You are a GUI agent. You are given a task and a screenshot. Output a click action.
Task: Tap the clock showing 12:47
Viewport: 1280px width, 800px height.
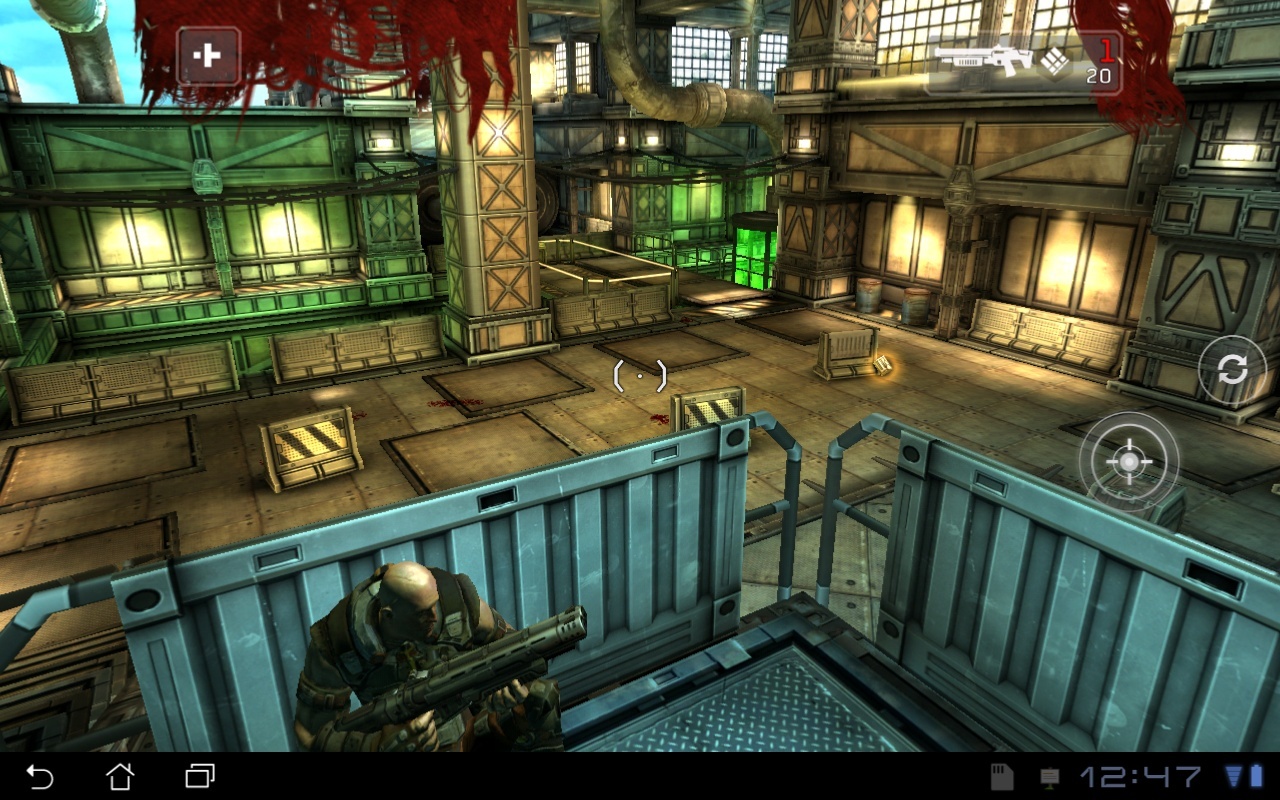pyautogui.click(x=1139, y=777)
